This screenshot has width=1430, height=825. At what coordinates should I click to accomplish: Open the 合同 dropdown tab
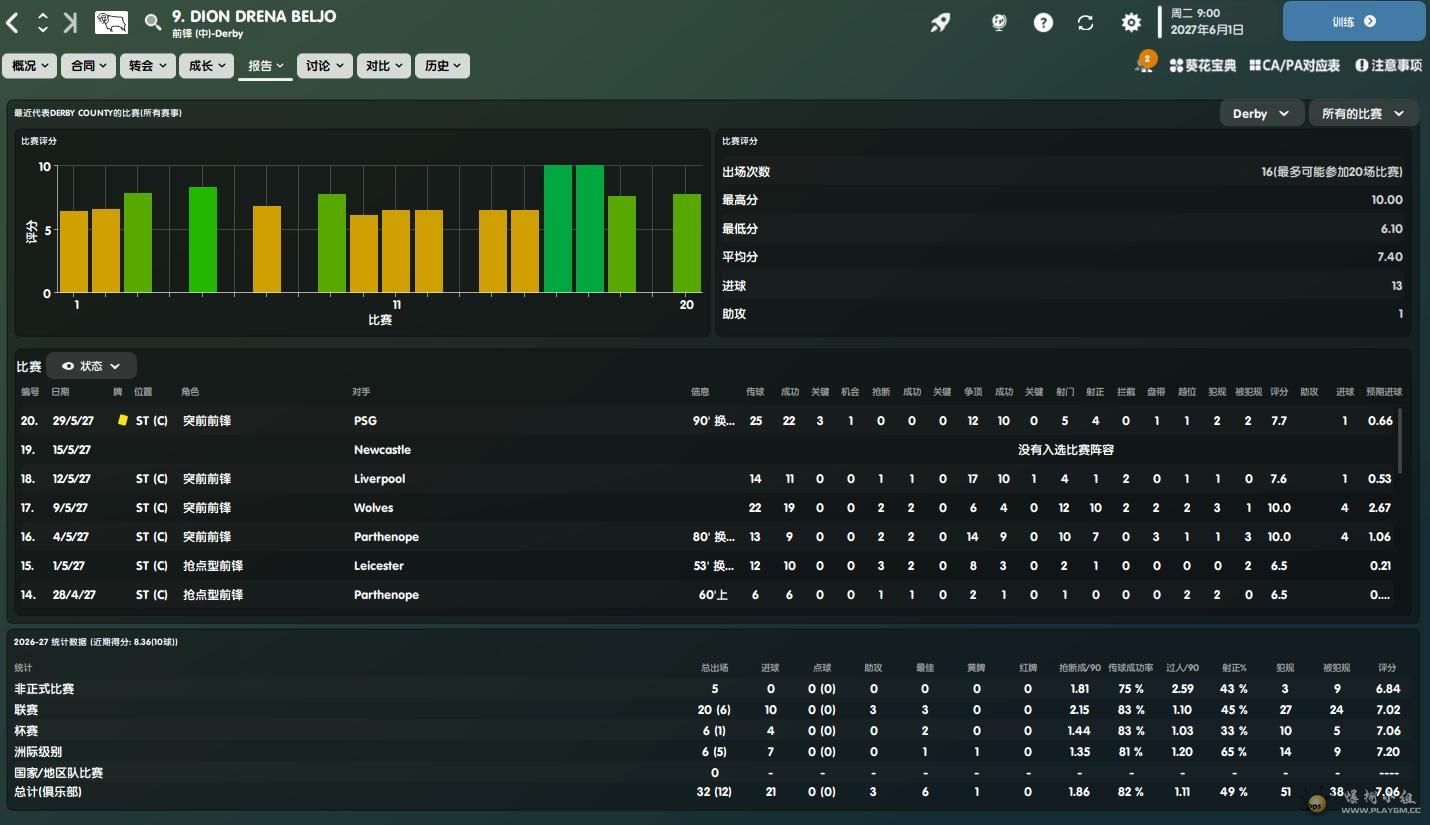pos(89,66)
